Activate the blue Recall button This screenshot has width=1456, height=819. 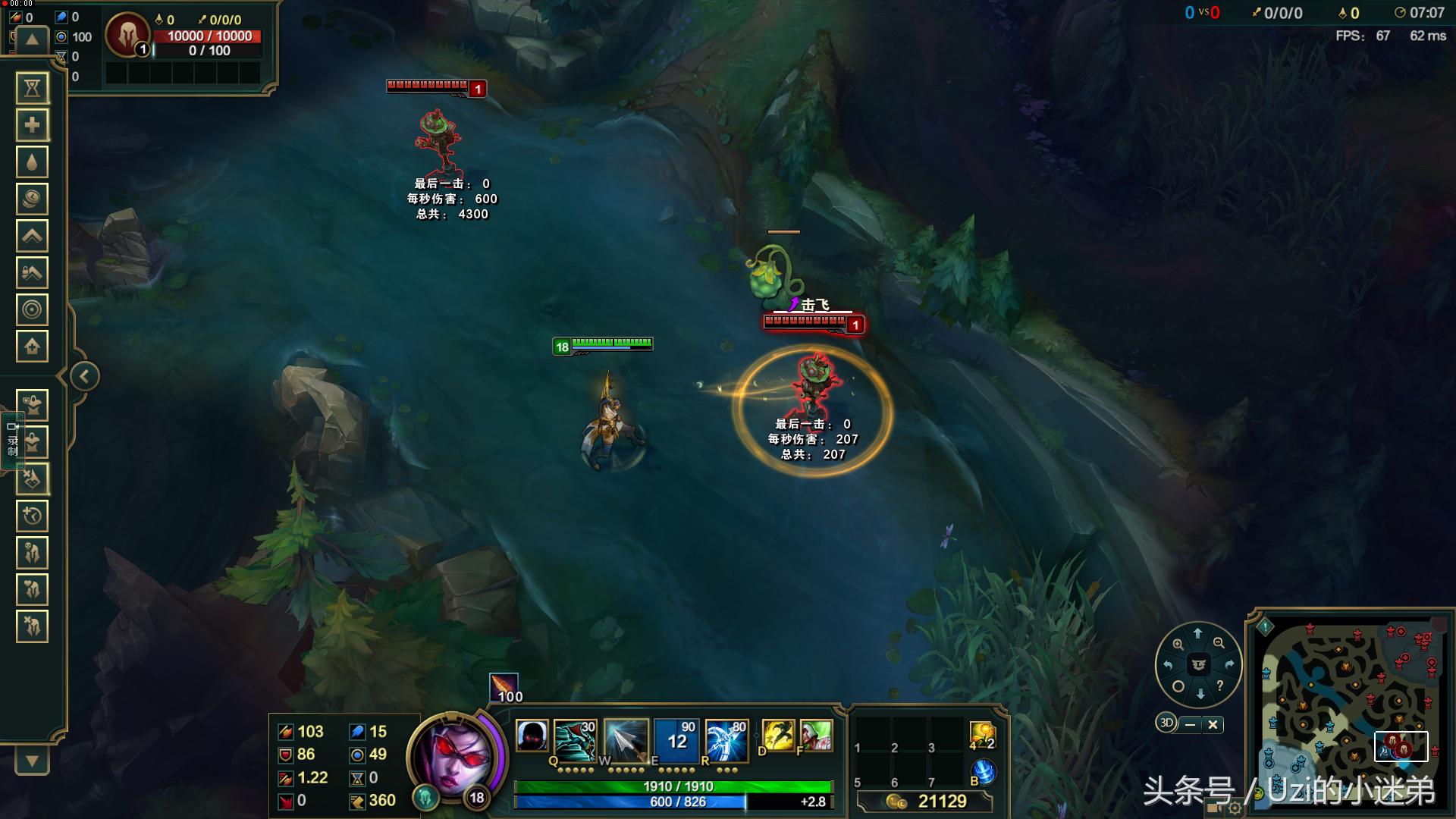(x=983, y=772)
